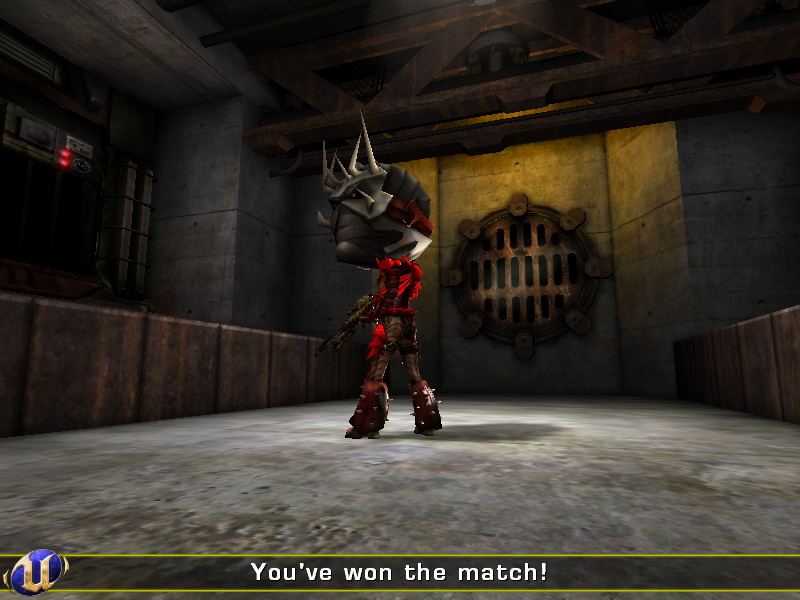Click the Unreal Tournament logo icon
This screenshot has width=800, height=600.
pyautogui.click(x=36, y=572)
